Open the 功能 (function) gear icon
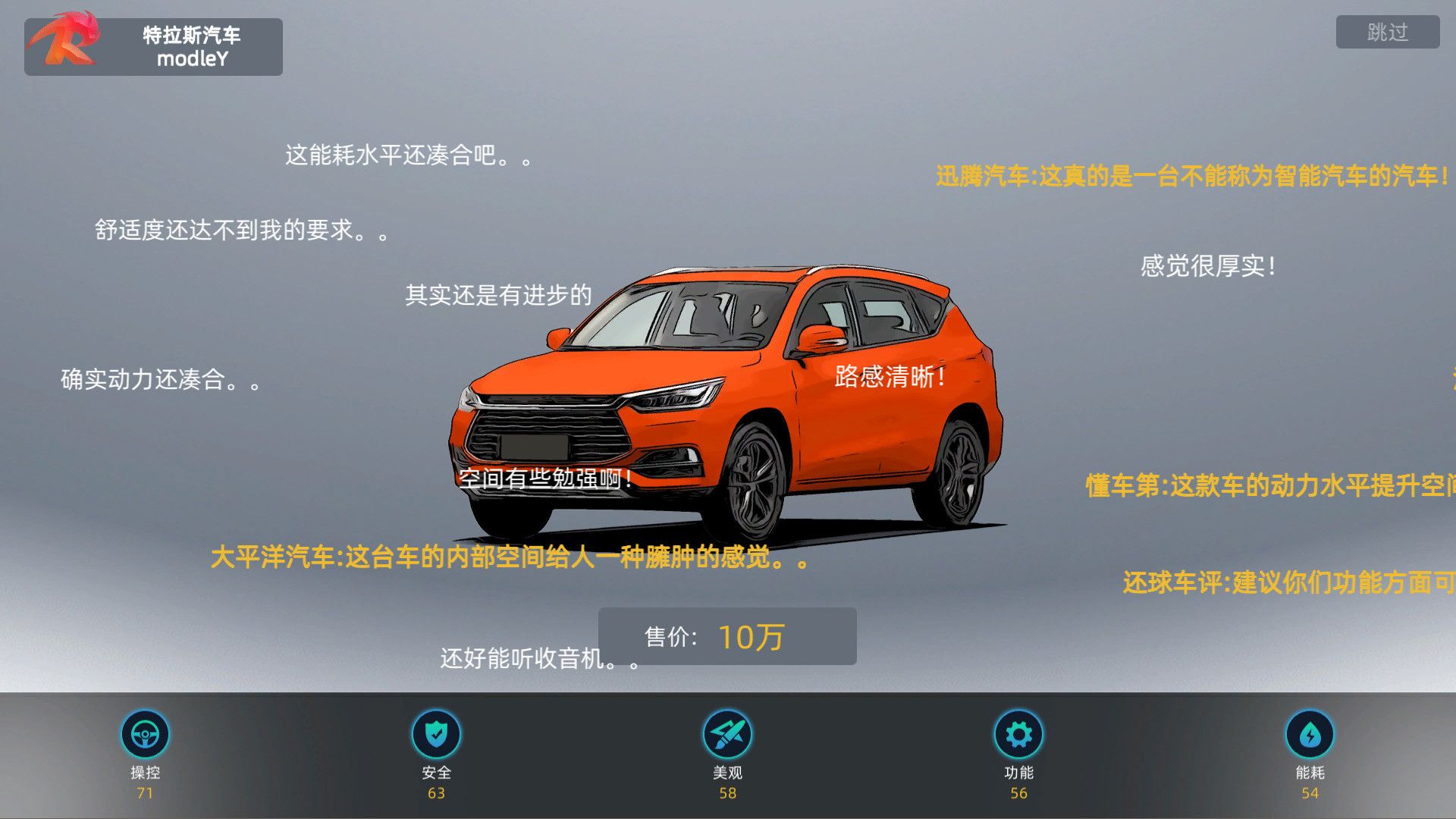1456x819 pixels. pyautogui.click(x=1018, y=733)
